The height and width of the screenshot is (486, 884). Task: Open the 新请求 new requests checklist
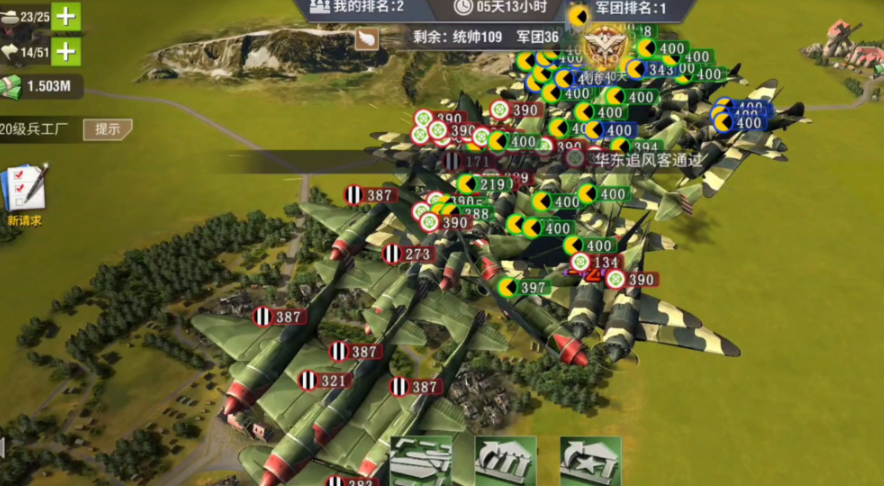pos(24,192)
